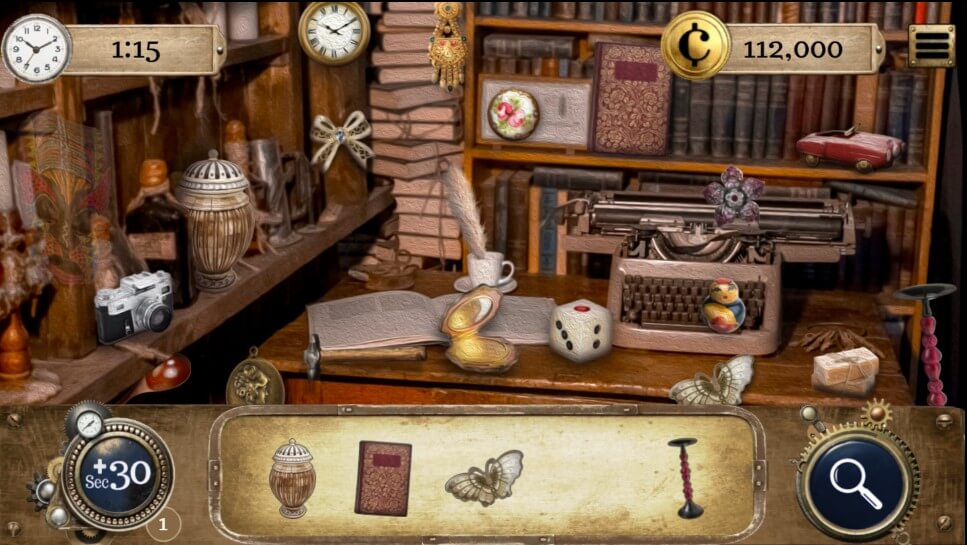Open the hamburger menu
This screenshot has width=967, height=545.
pos(930,45)
